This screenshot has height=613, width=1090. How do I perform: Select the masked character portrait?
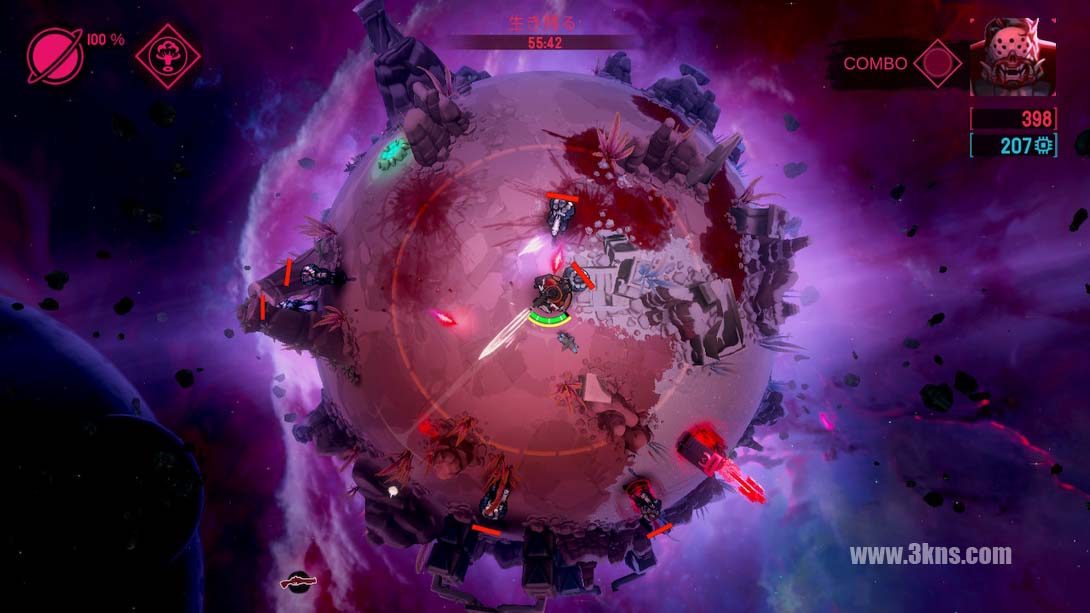(x=1014, y=59)
